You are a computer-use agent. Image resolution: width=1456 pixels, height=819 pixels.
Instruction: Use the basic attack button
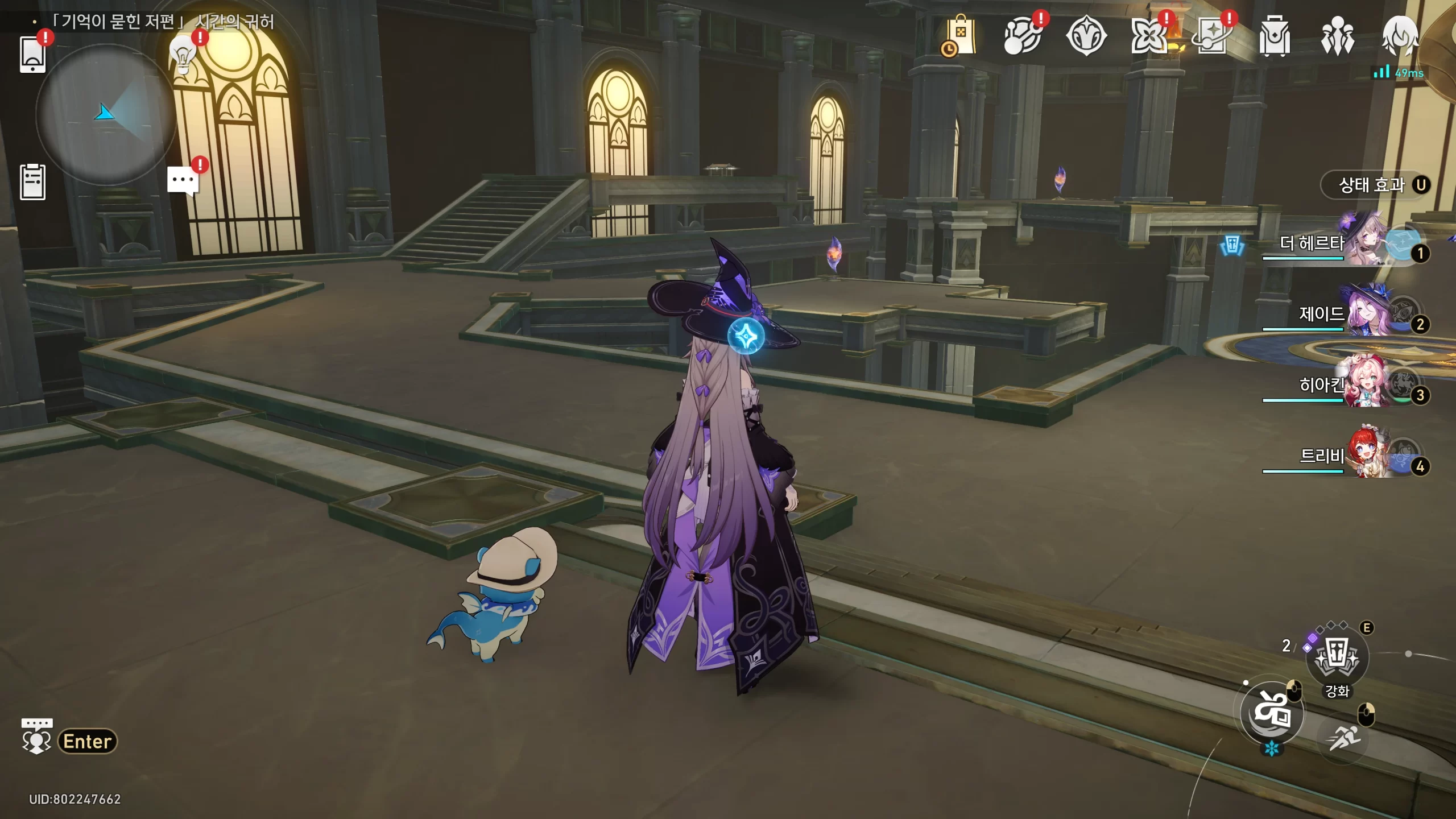click(1272, 713)
